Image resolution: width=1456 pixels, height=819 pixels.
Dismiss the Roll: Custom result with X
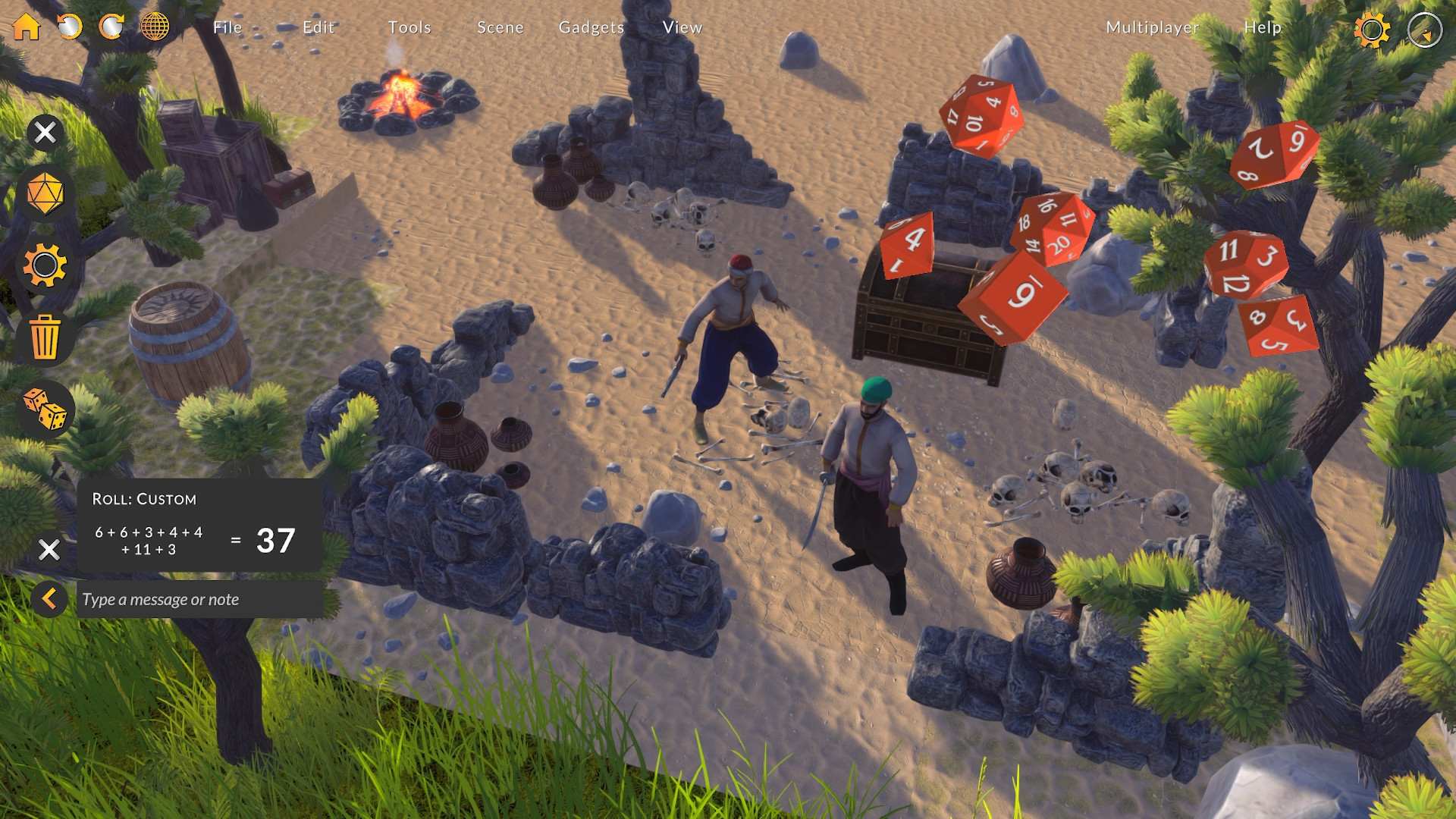tap(49, 548)
